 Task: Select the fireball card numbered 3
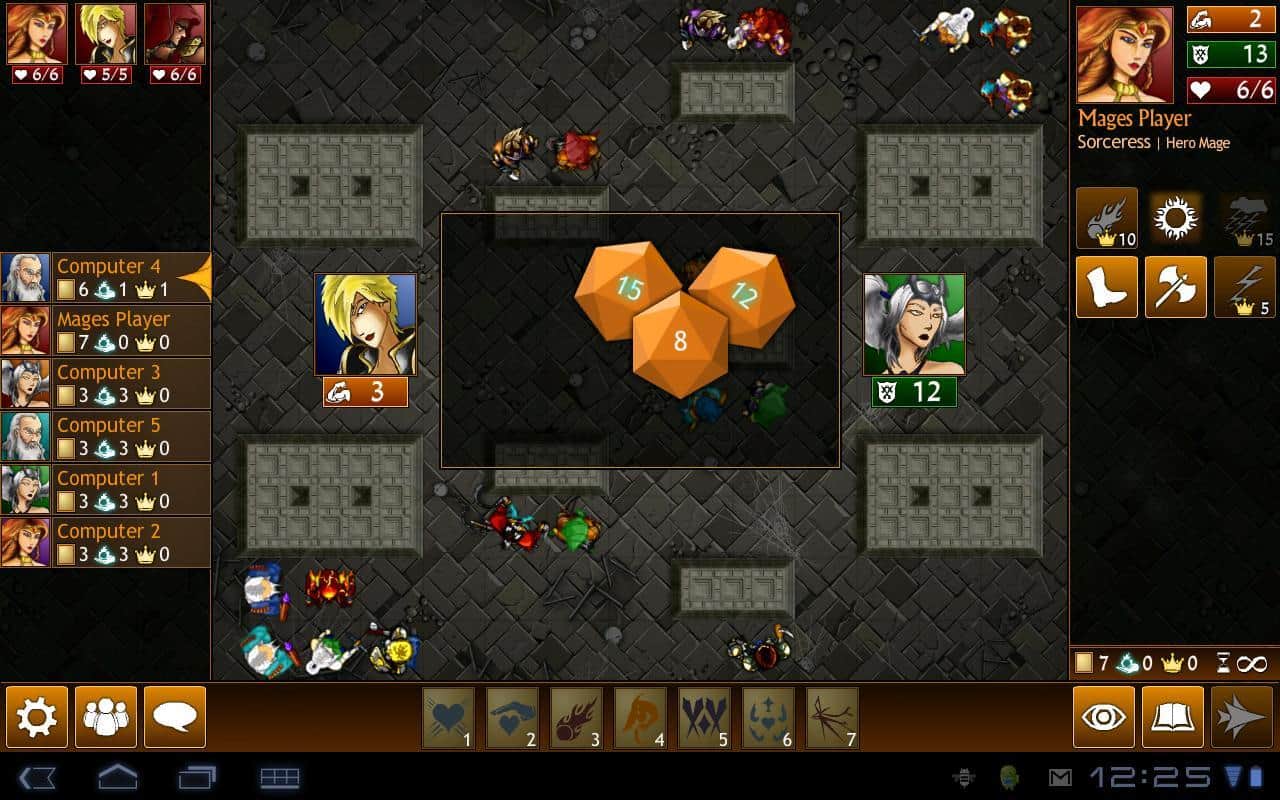pyautogui.click(x=576, y=717)
